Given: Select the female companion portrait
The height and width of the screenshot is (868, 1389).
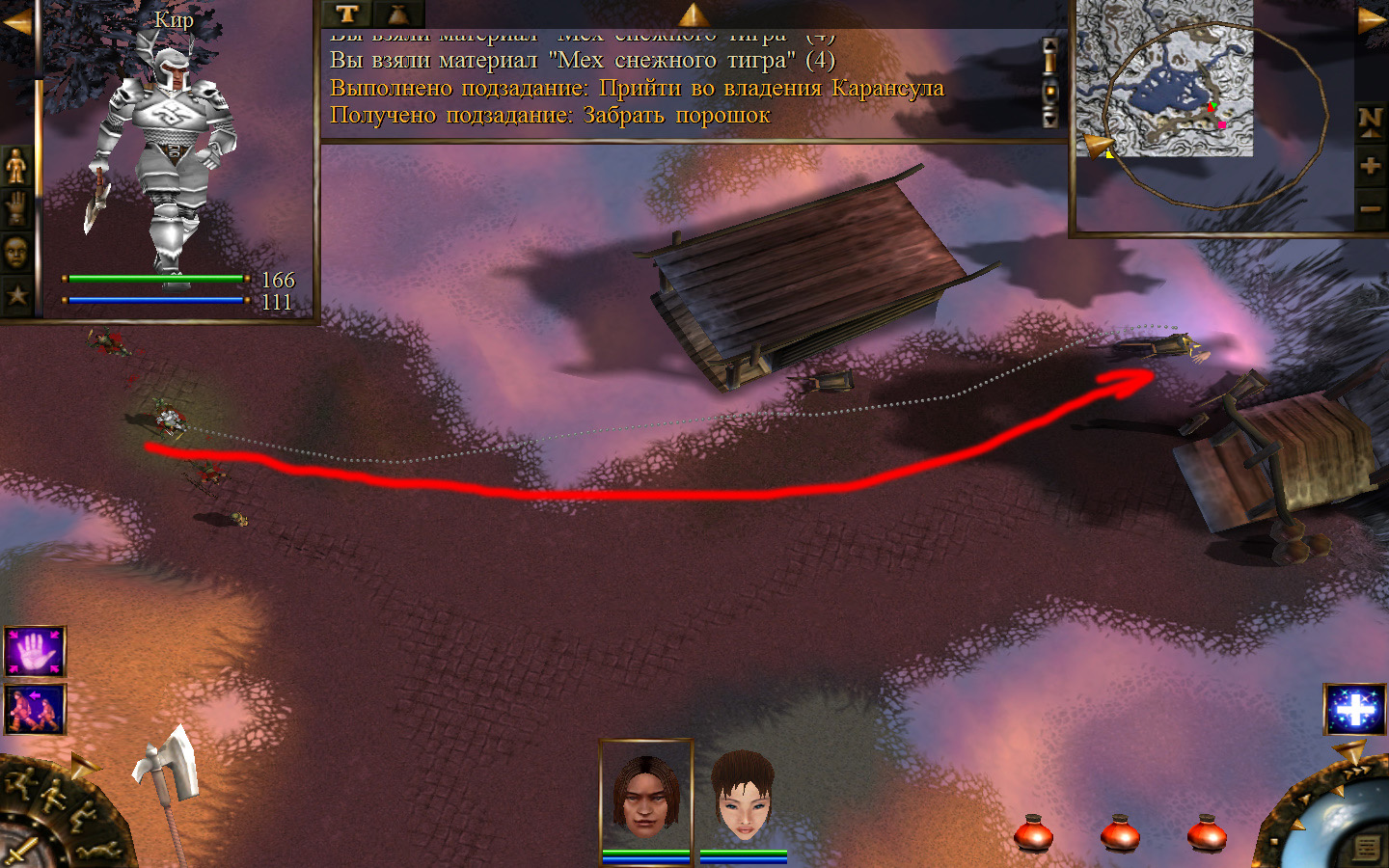Looking at the screenshot, I should pyautogui.click(x=743, y=797).
